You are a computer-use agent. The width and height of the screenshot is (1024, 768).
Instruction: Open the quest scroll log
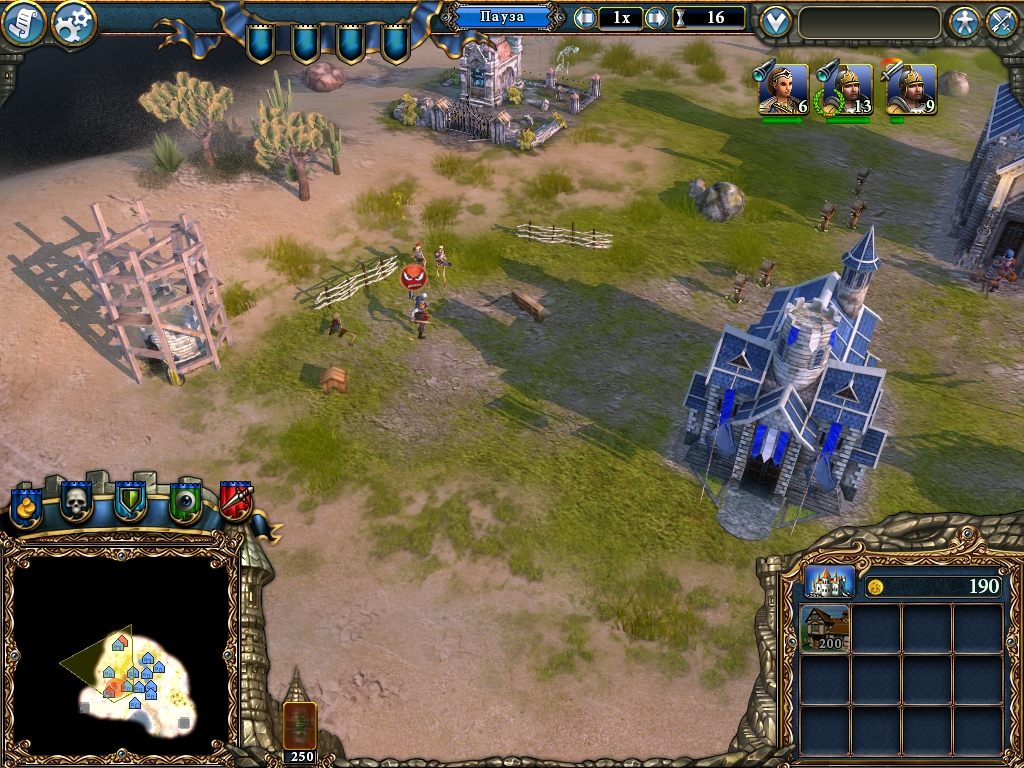(x=25, y=23)
